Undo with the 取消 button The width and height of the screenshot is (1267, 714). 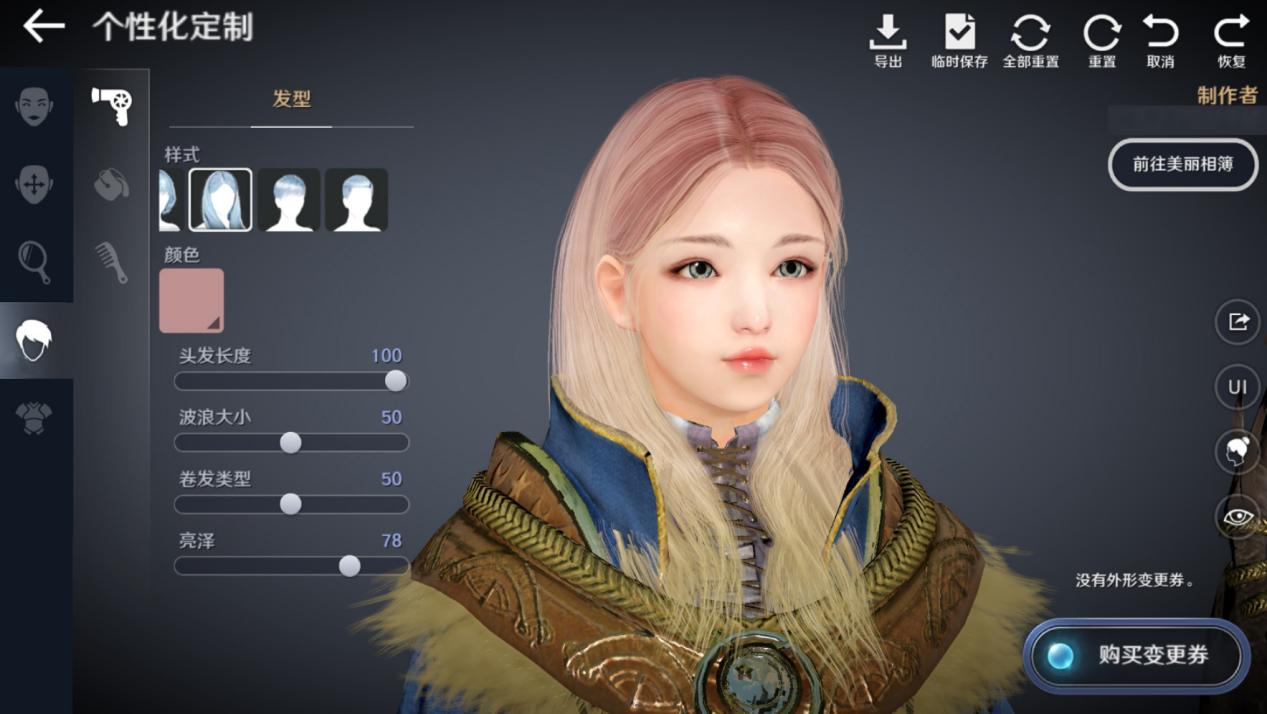tap(1160, 40)
